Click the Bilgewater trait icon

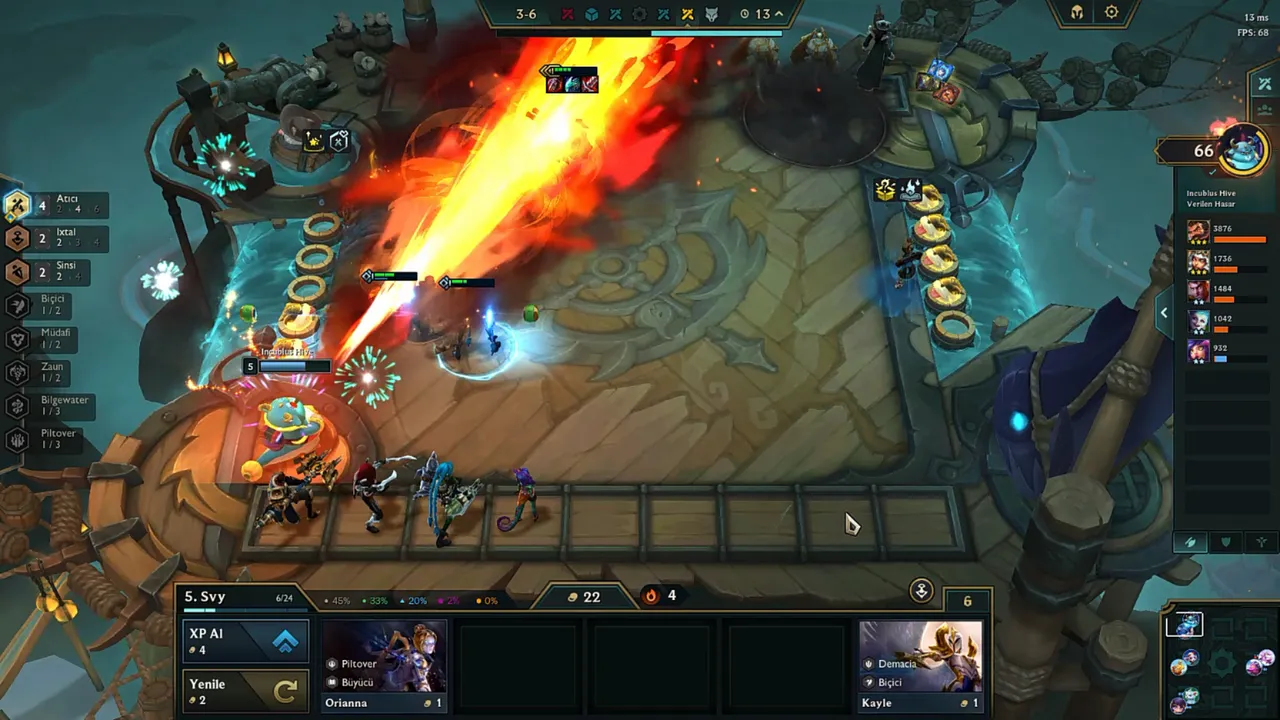[18, 404]
